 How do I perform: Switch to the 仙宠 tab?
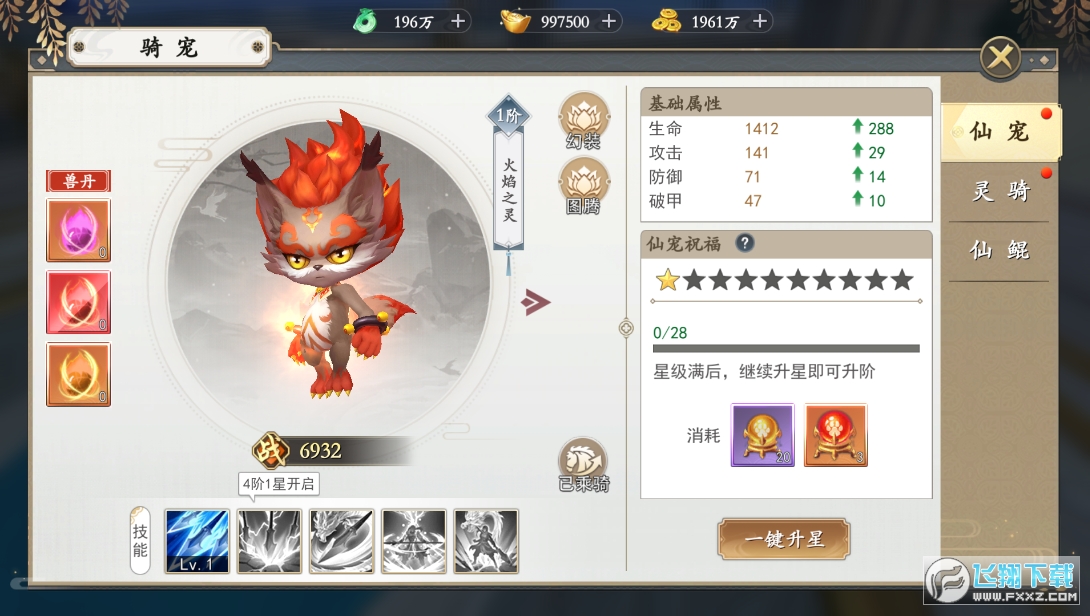(998, 131)
